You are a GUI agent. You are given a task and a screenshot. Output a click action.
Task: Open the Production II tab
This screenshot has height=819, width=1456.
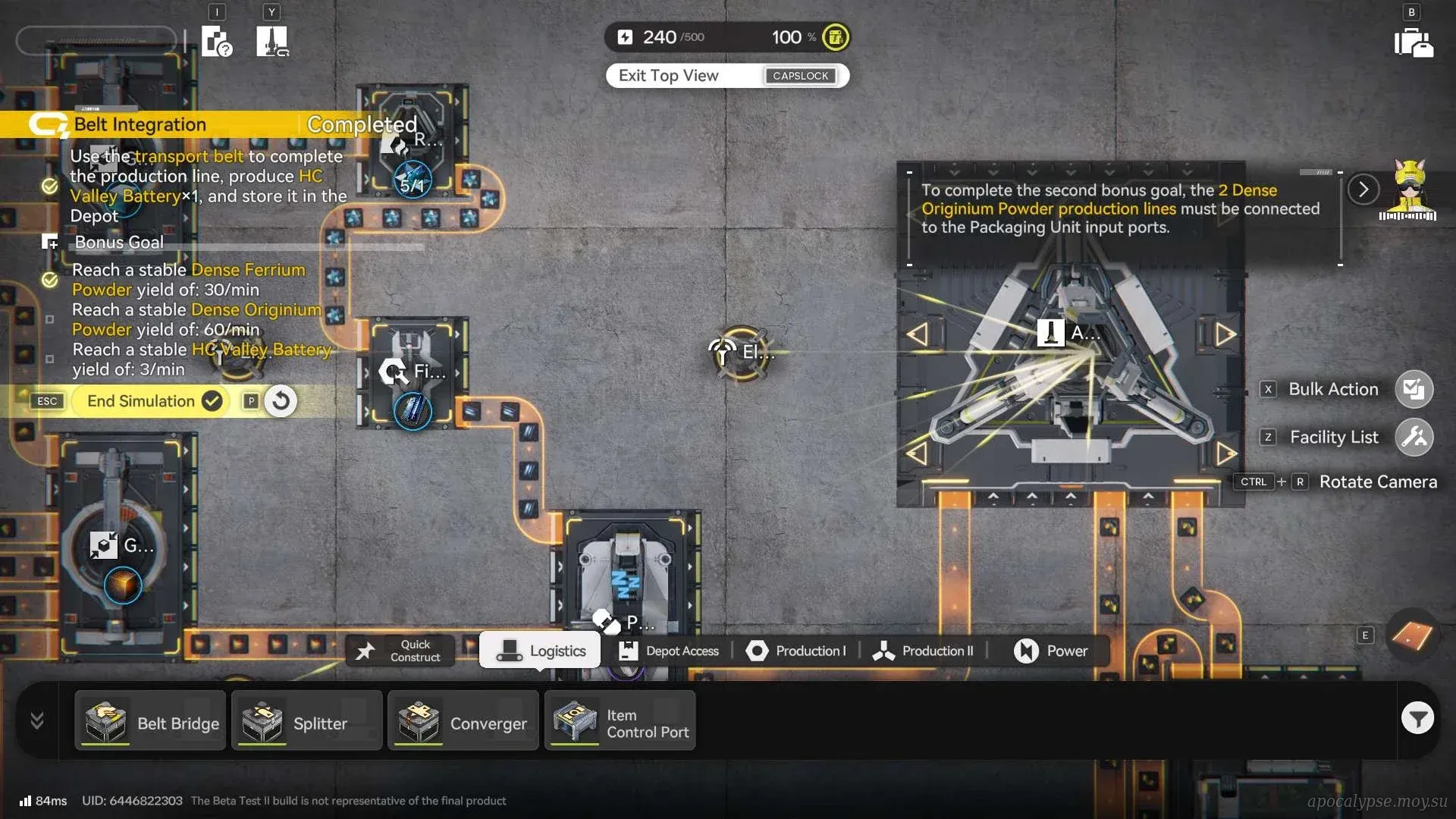[x=924, y=651]
